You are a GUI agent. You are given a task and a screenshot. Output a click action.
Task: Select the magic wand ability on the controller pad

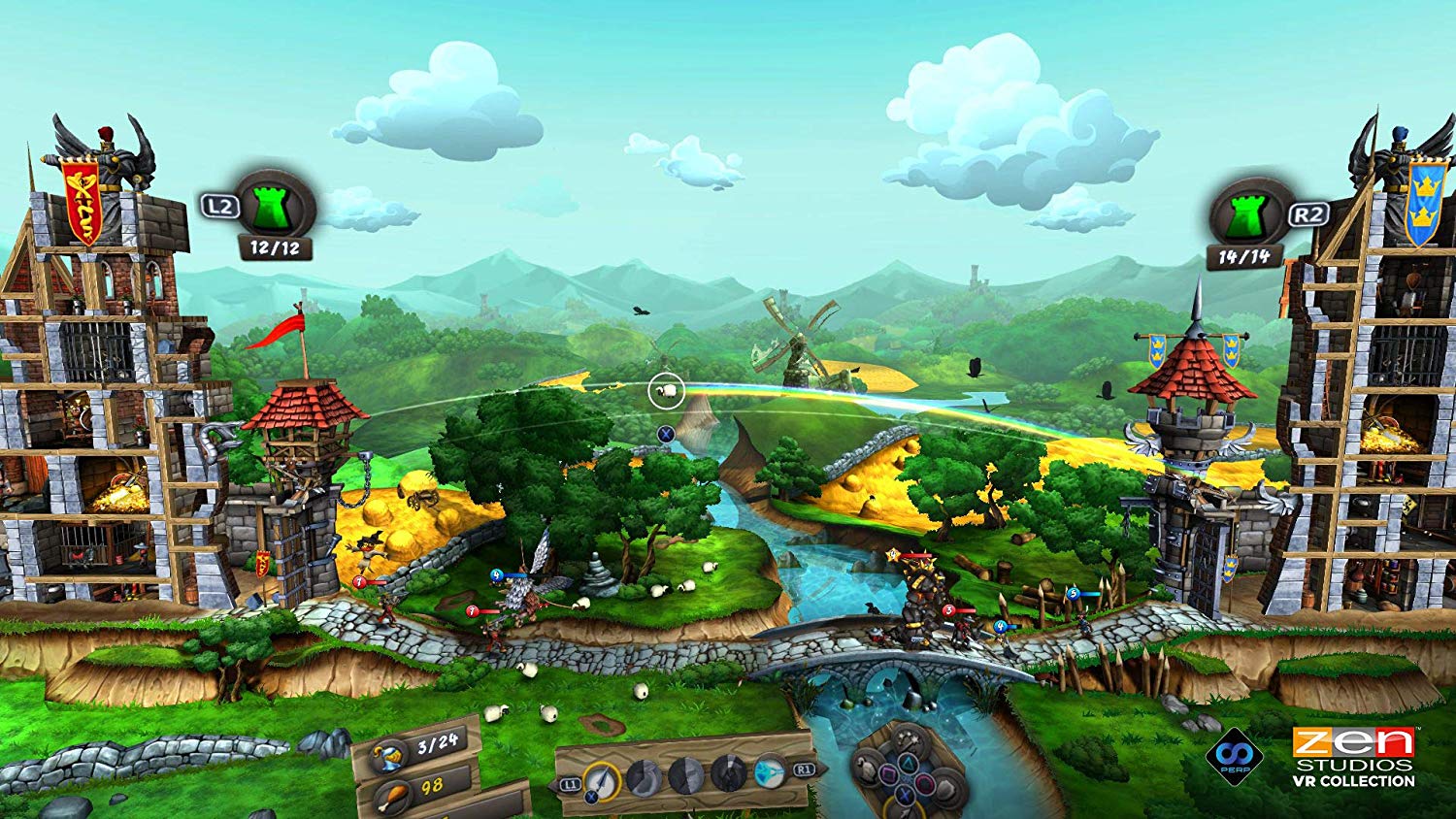pos(908,740)
